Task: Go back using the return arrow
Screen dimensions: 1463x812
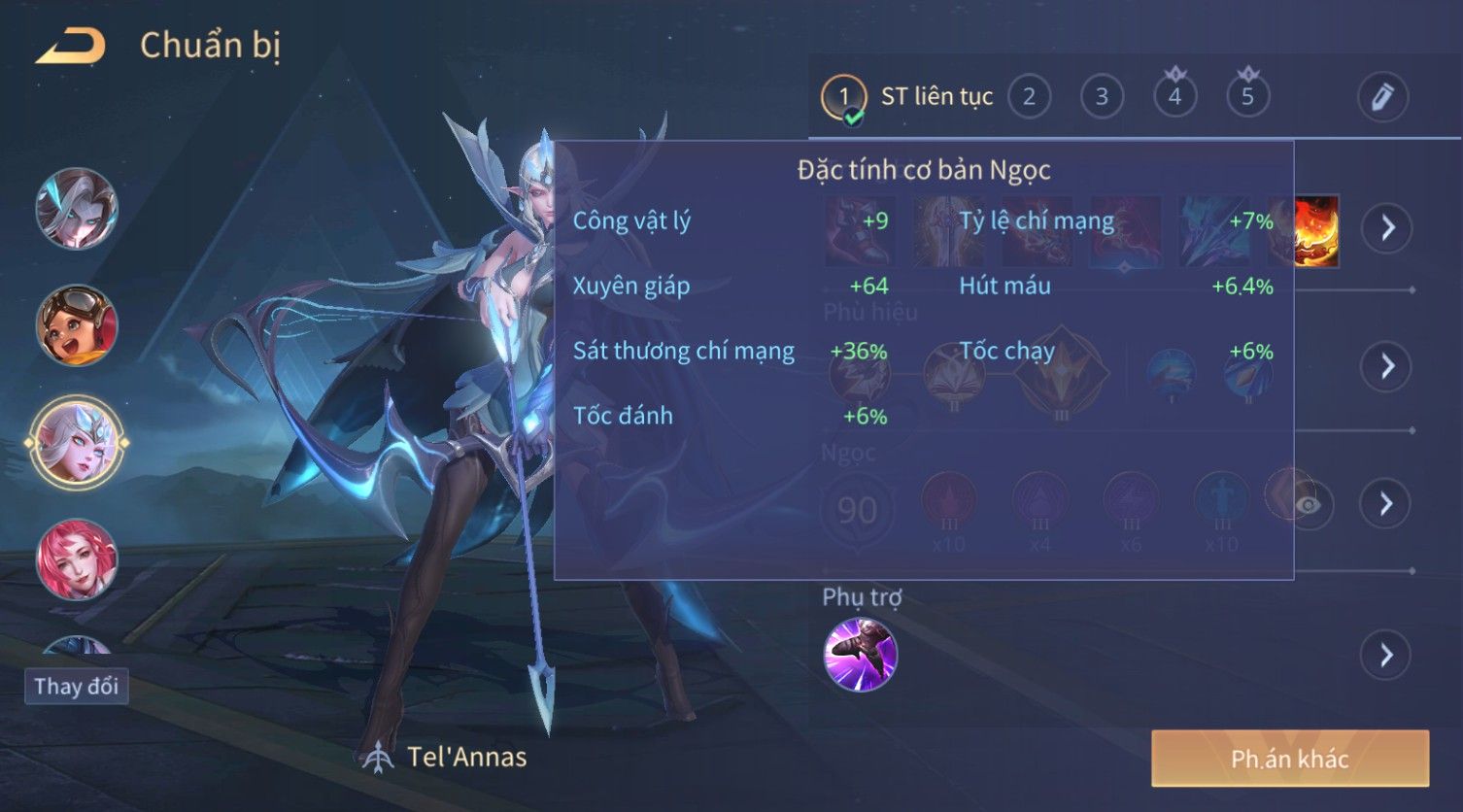Action: (x=70, y=46)
